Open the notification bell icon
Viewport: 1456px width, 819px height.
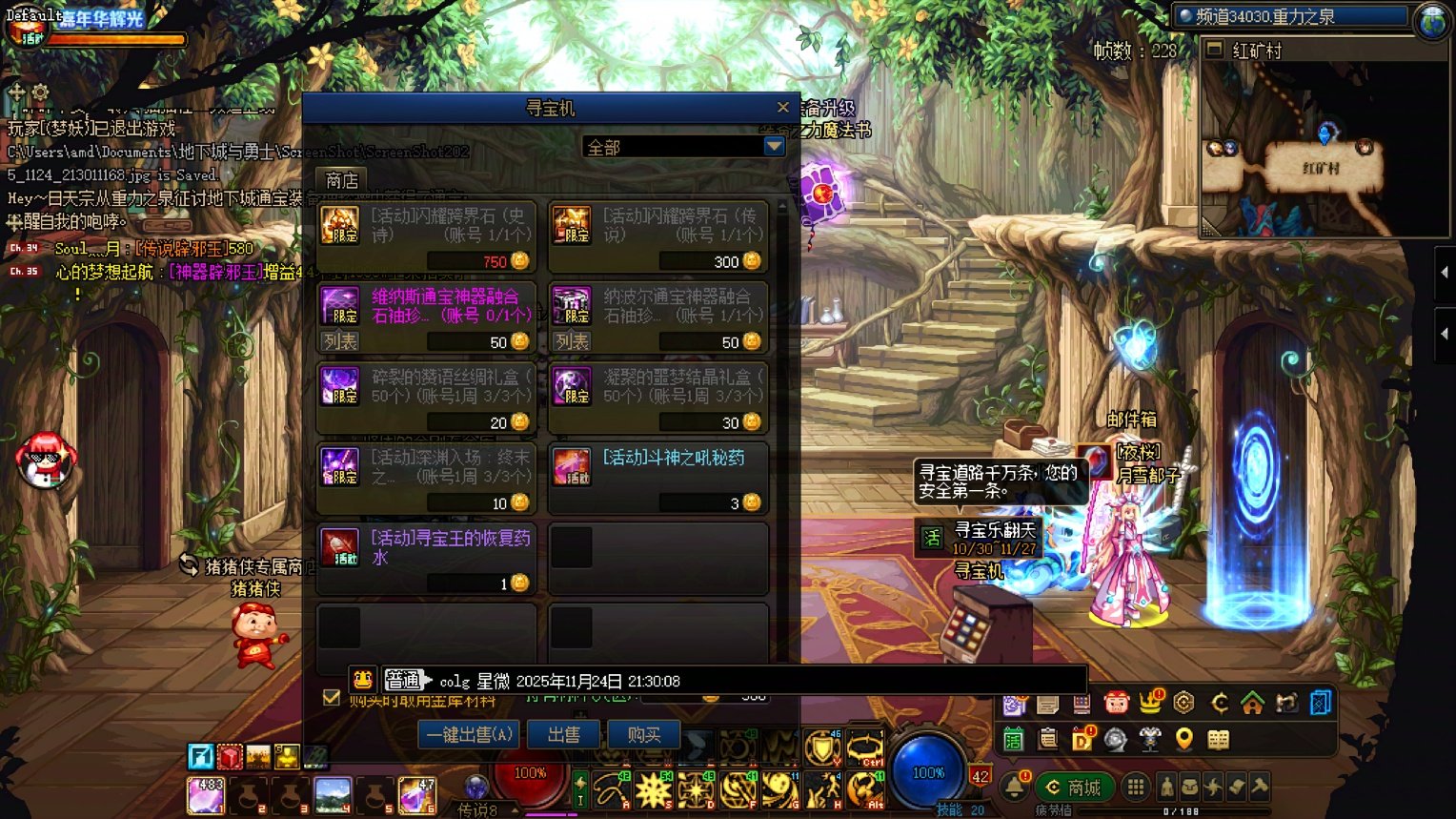[x=1014, y=787]
